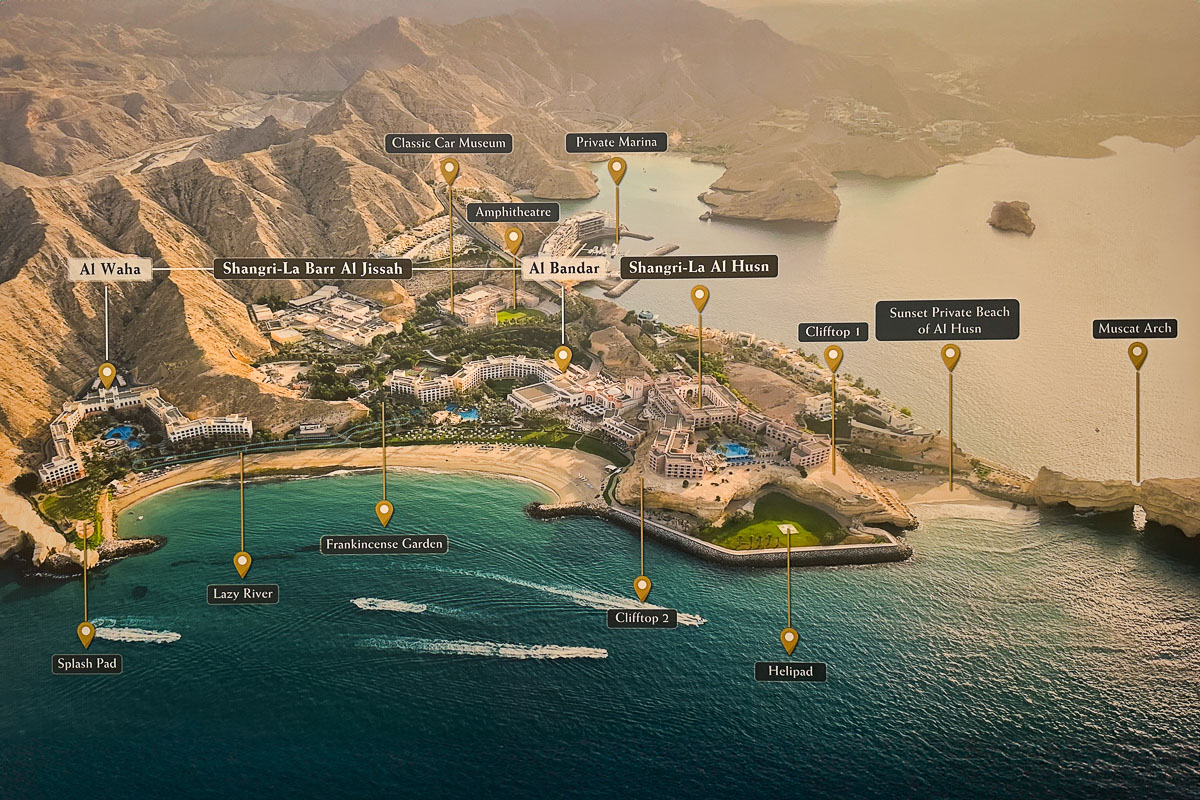This screenshot has height=800, width=1200.
Task: Select the Shangri-La Al Husn label
Action: (x=699, y=267)
